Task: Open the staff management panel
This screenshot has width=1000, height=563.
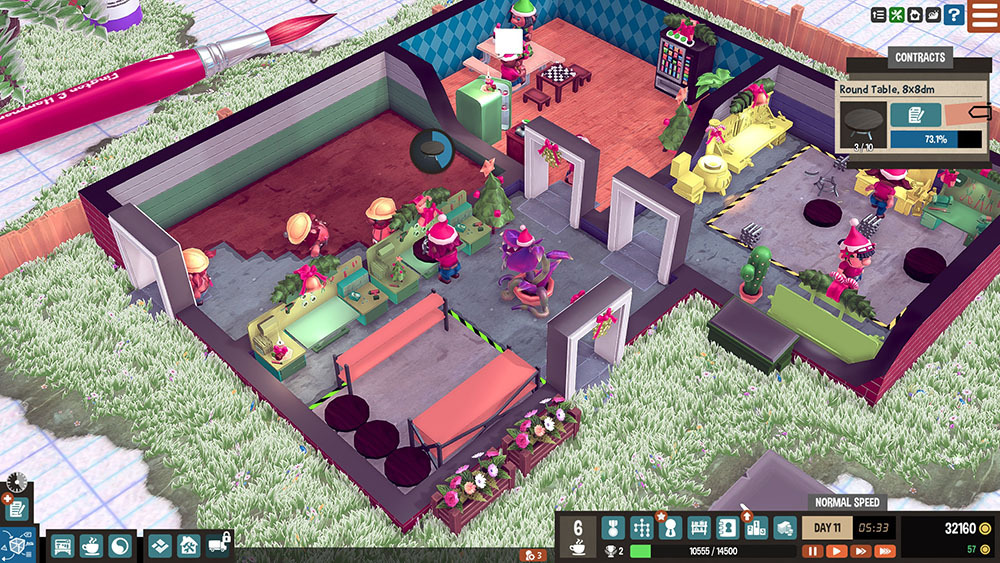Action: pyautogui.click(x=671, y=528)
